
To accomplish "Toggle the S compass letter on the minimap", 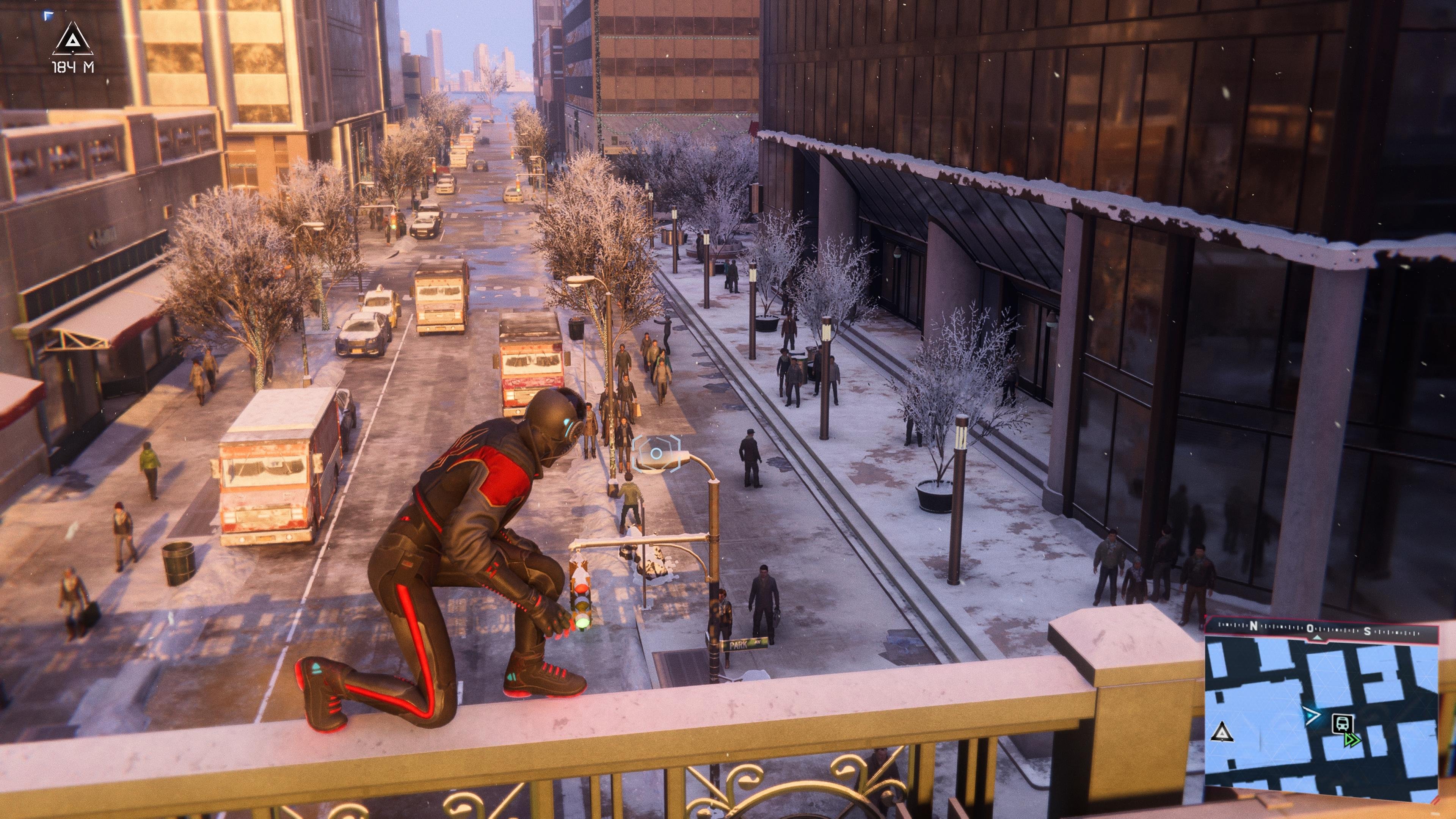I will pos(1368,632).
